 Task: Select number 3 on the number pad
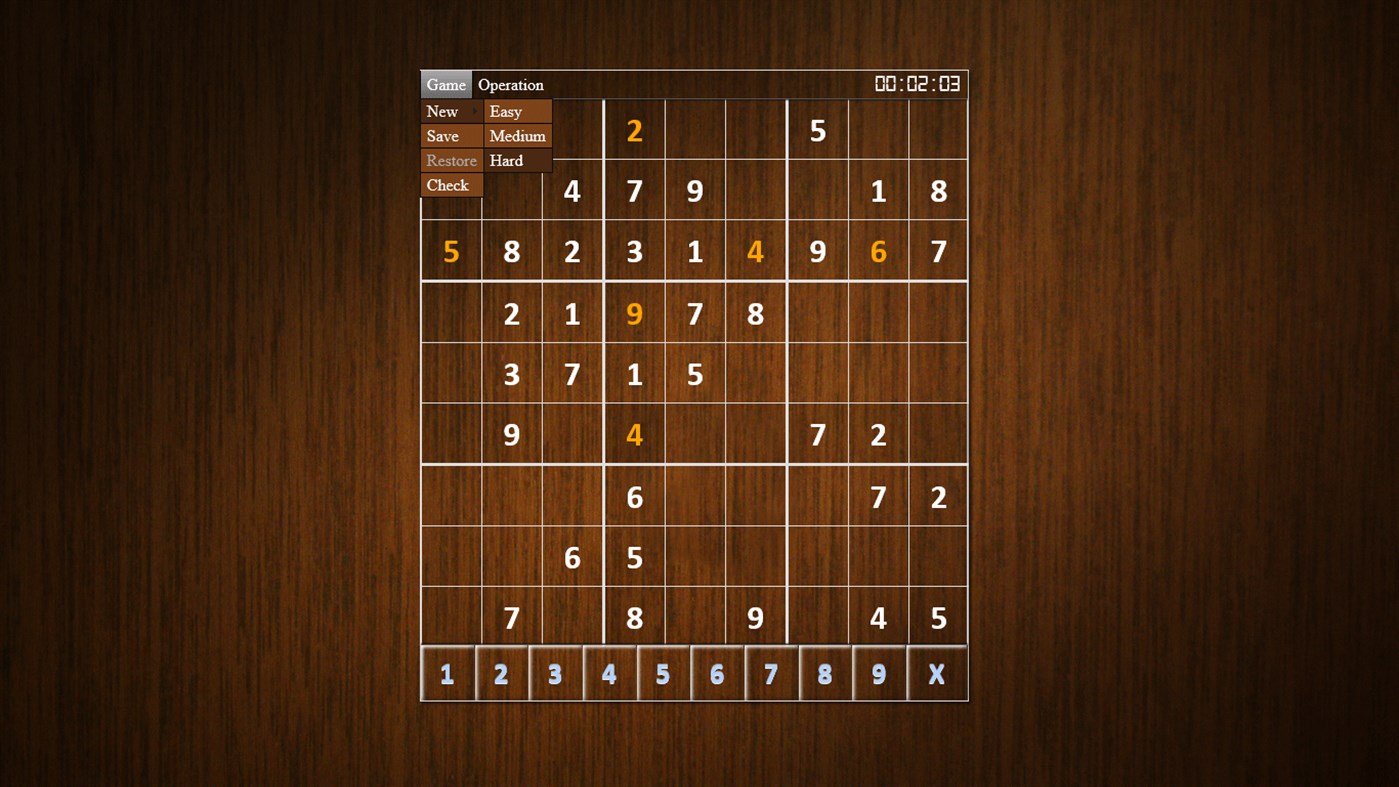point(555,673)
